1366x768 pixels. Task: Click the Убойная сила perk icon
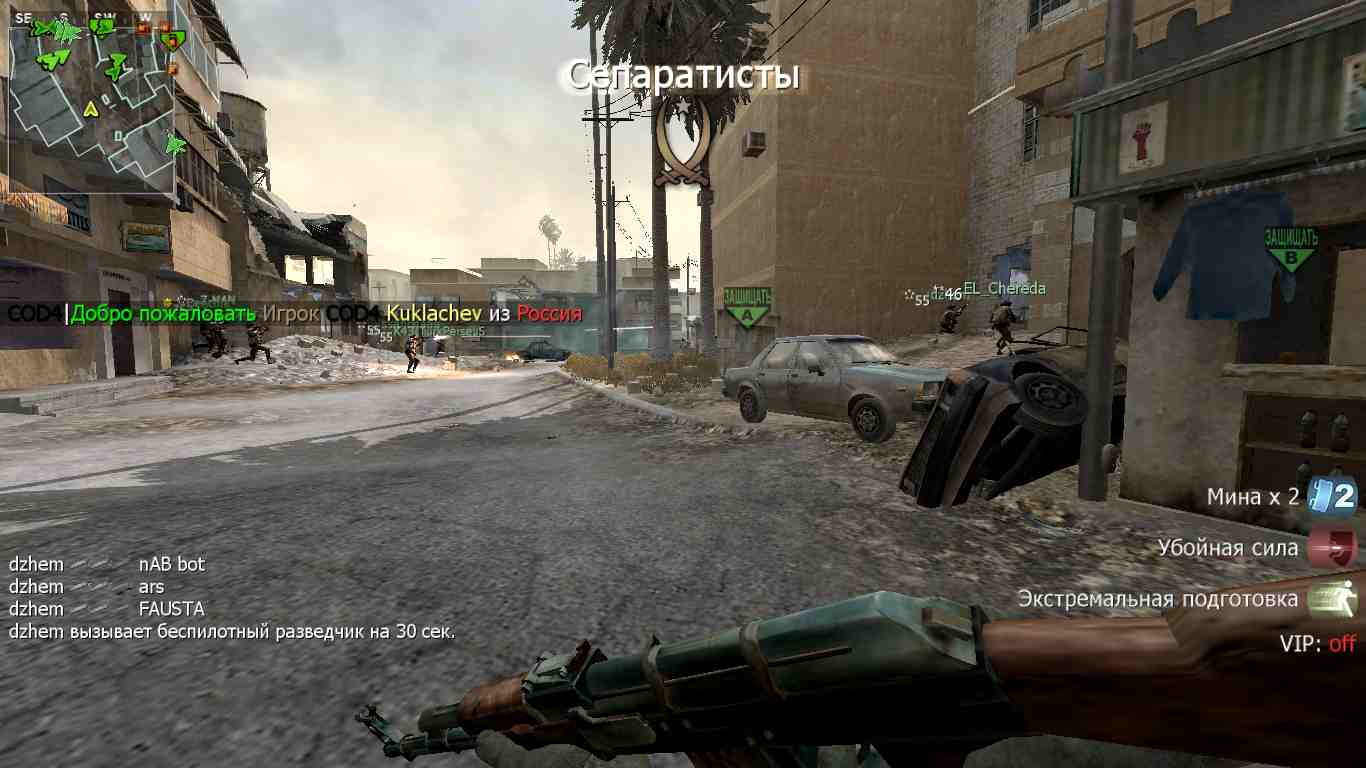[x=1334, y=547]
